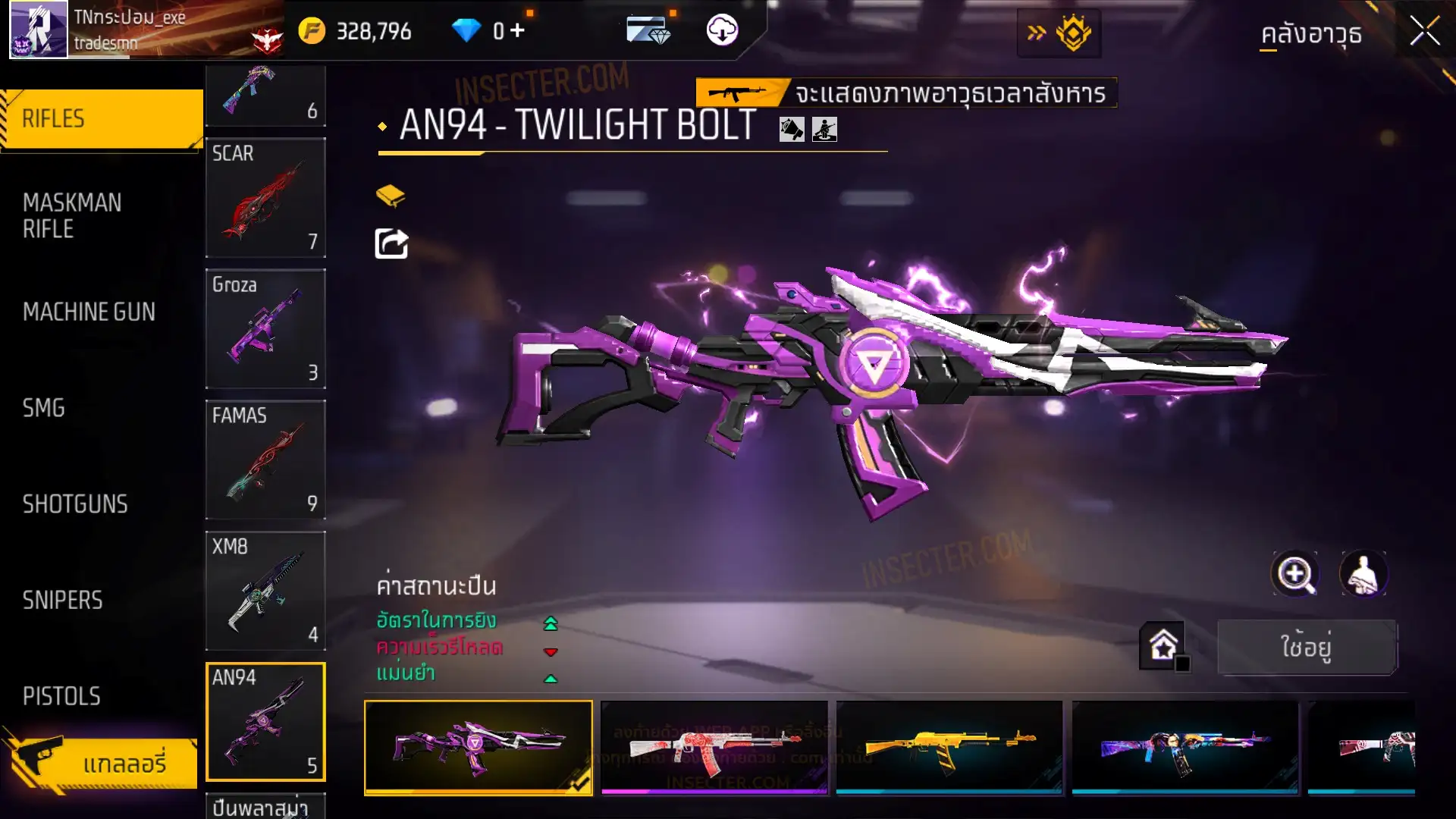Close the weapon armory screen
Screen dimensions: 1456x819
[1424, 32]
